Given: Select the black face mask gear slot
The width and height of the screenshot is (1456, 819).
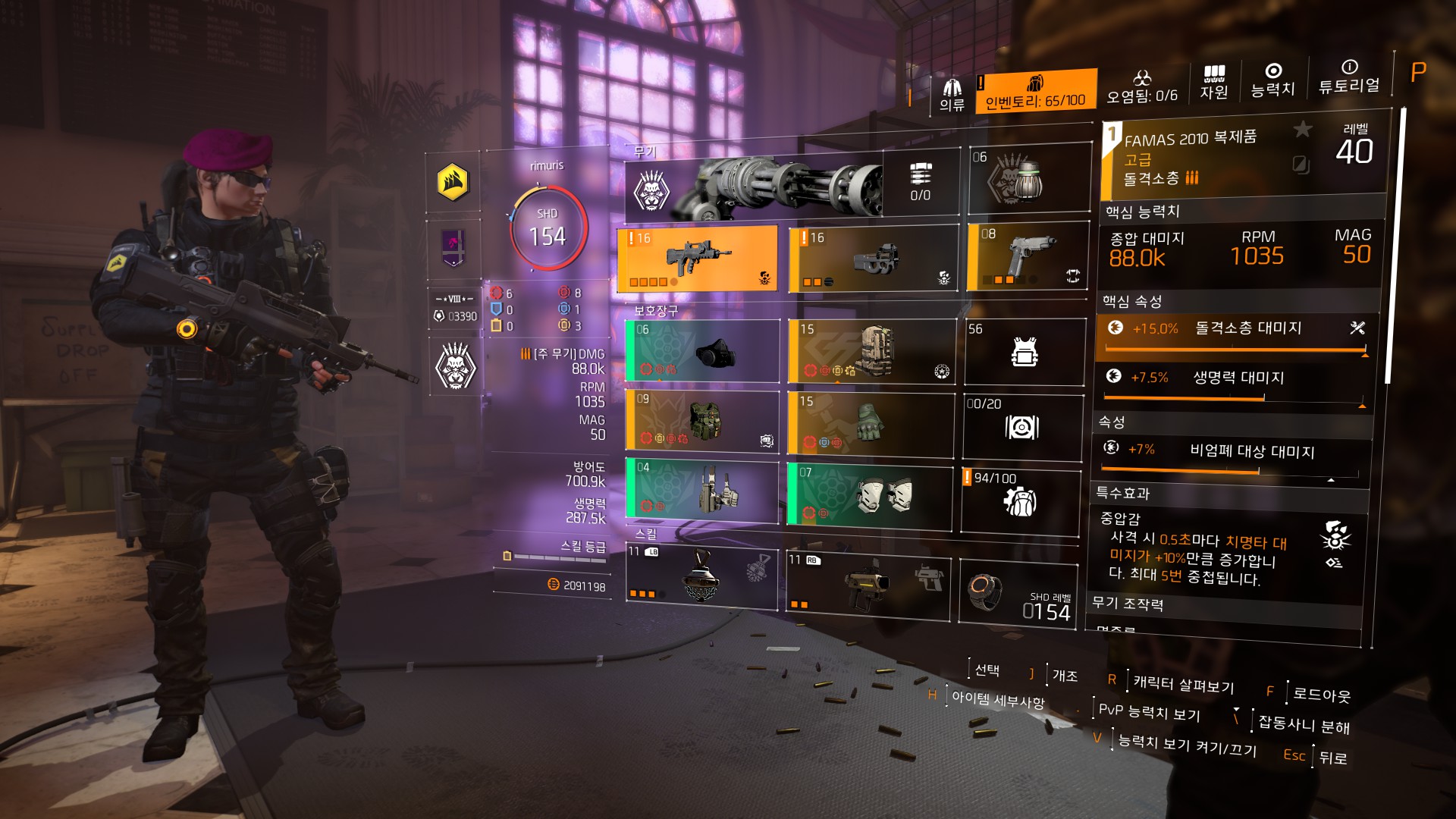Looking at the screenshot, I should (702, 351).
